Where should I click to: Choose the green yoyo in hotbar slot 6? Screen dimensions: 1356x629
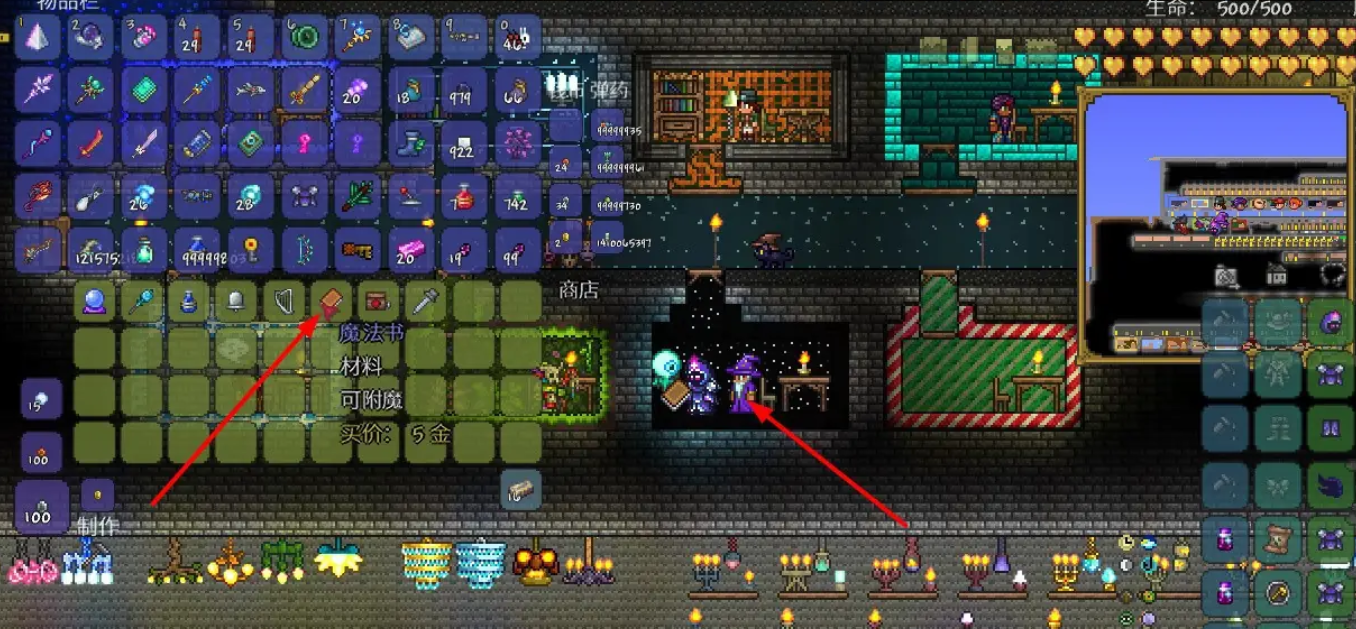coord(301,38)
